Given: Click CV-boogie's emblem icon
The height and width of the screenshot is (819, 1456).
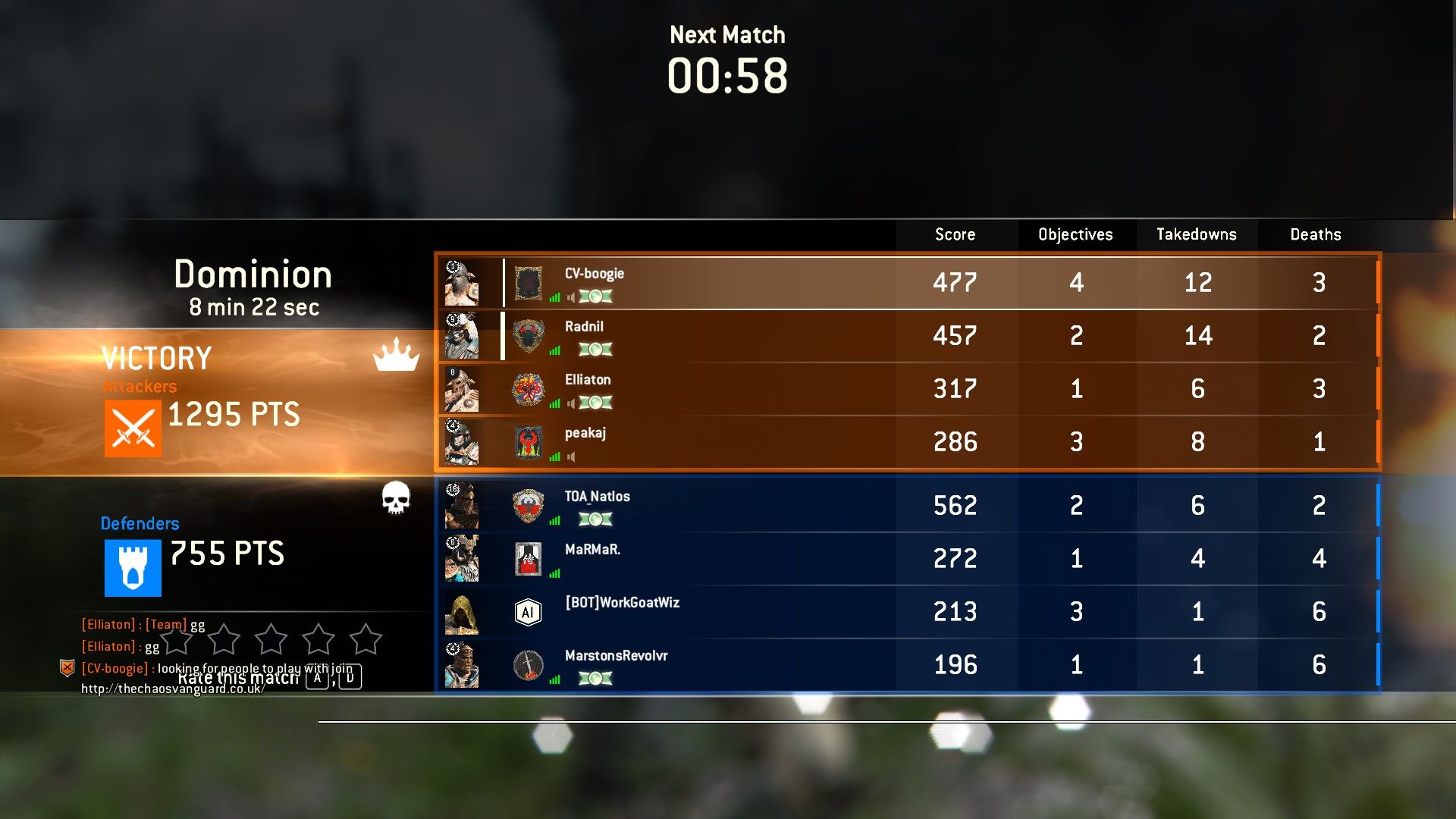Looking at the screenshot, I should point(529,284).
